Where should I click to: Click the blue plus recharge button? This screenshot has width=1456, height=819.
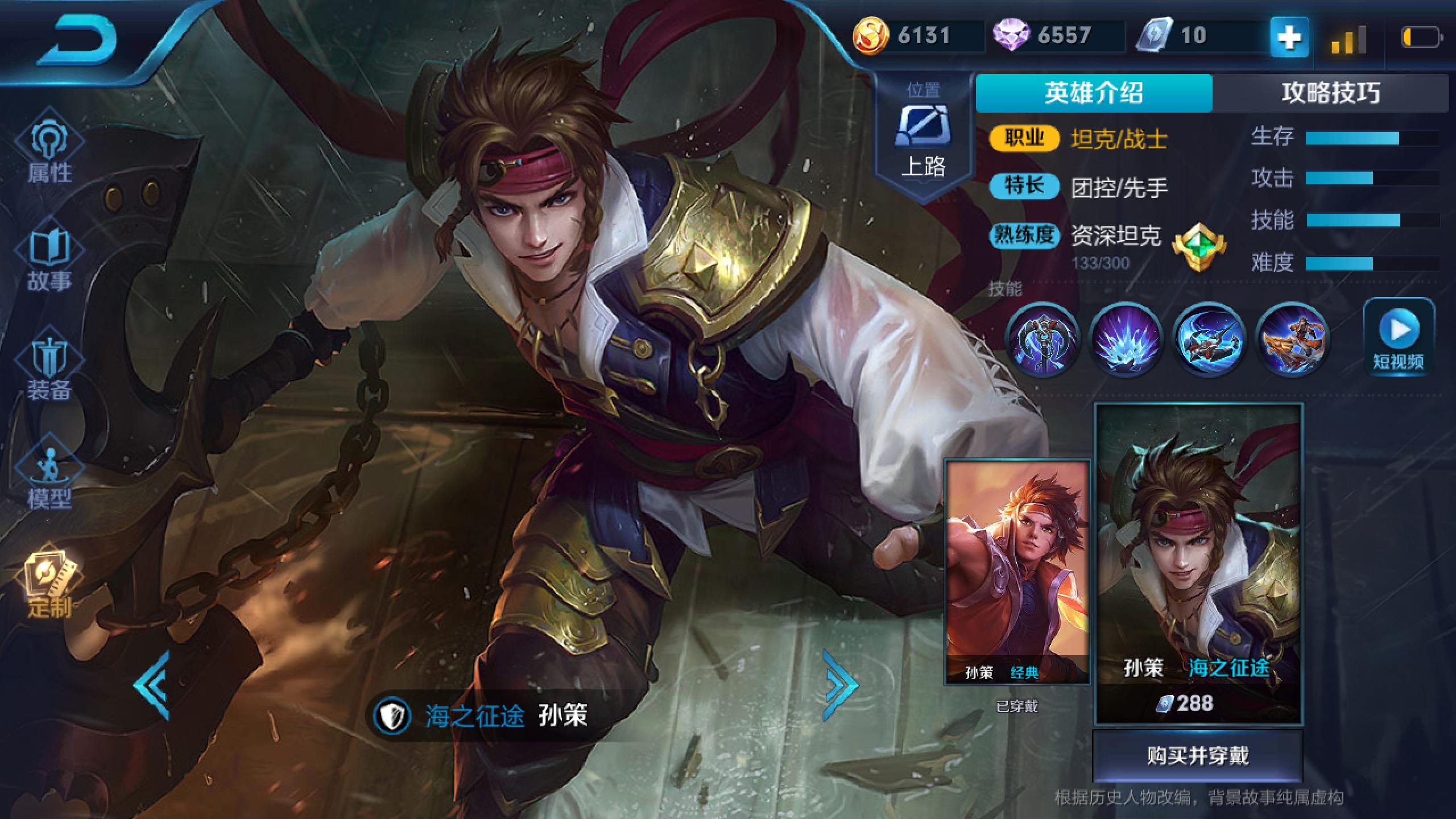coord(1289,38)
